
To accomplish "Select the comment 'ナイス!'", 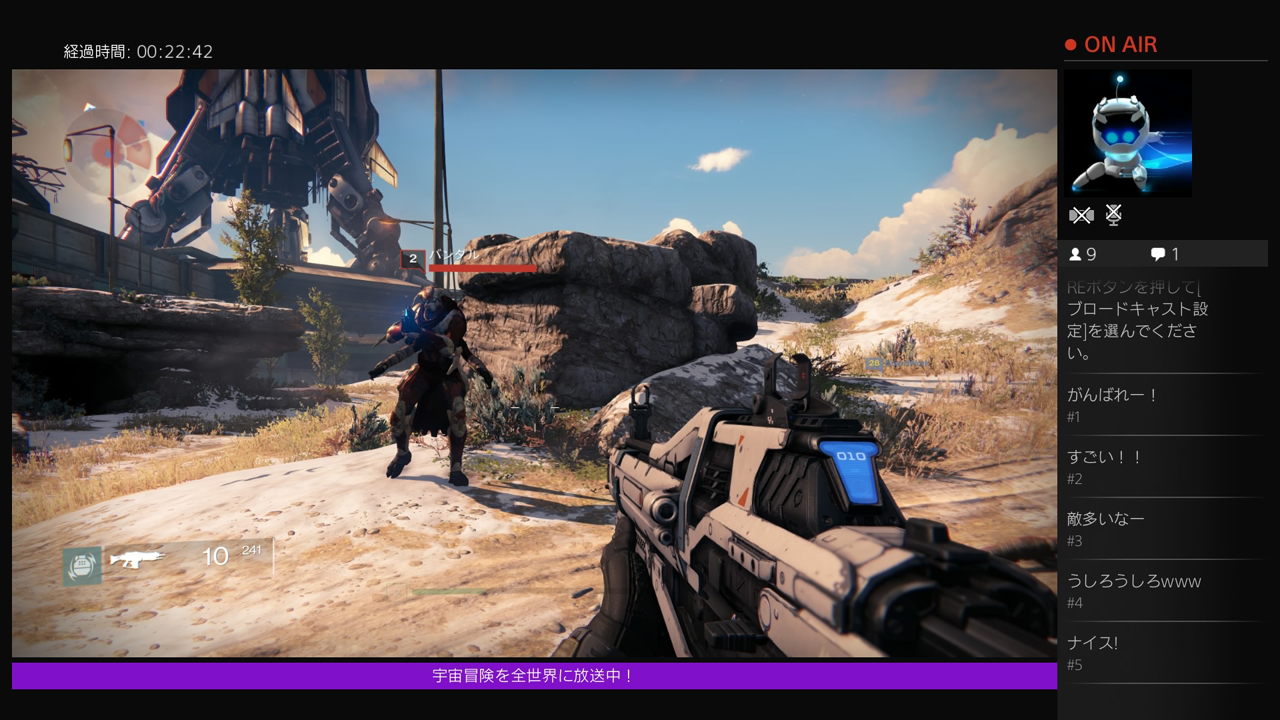I will (x=1093, y=643).
